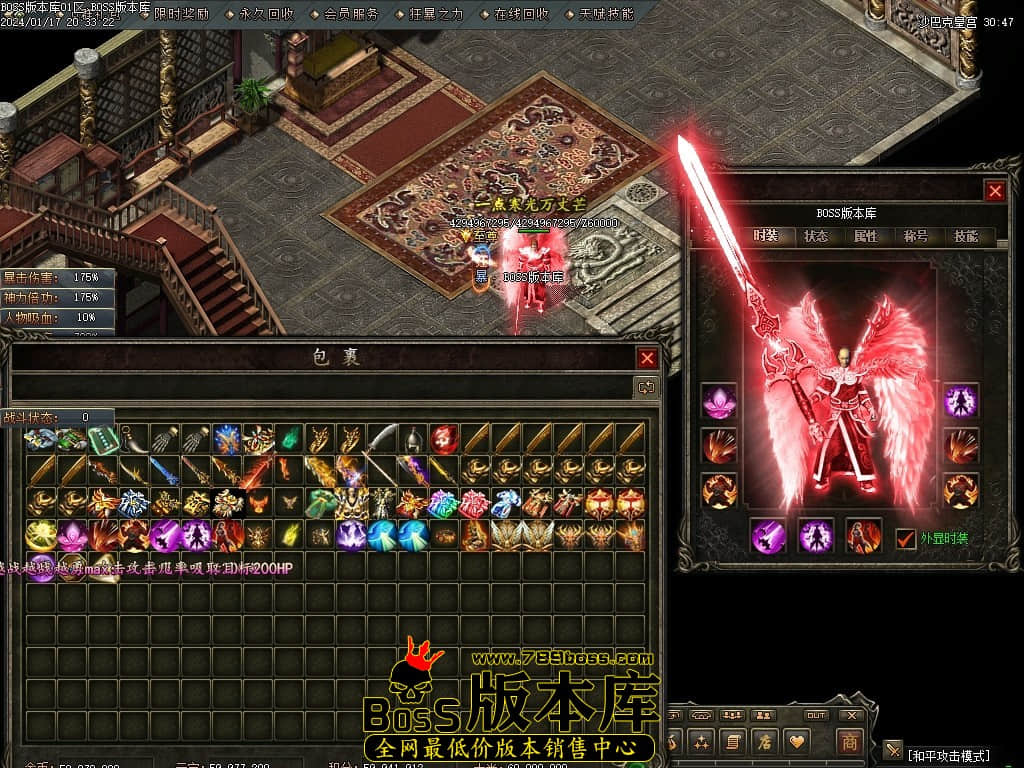
Task: Open the scroll icon button
Action: (x=733, y=742)
